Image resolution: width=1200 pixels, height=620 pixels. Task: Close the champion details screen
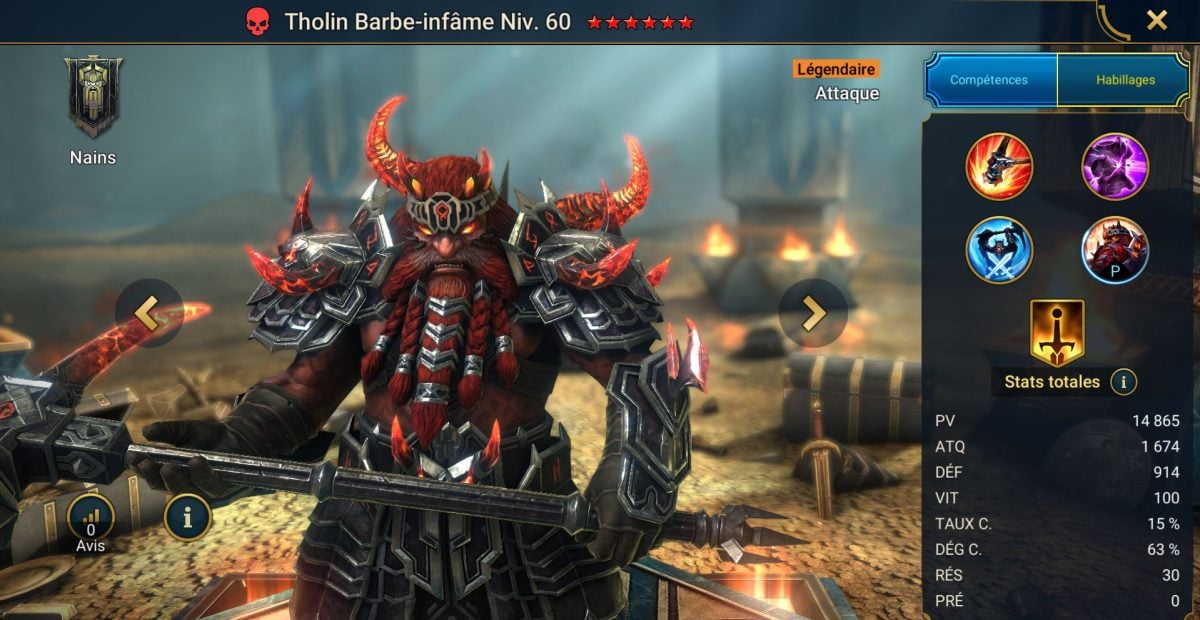click(1156, 20)
